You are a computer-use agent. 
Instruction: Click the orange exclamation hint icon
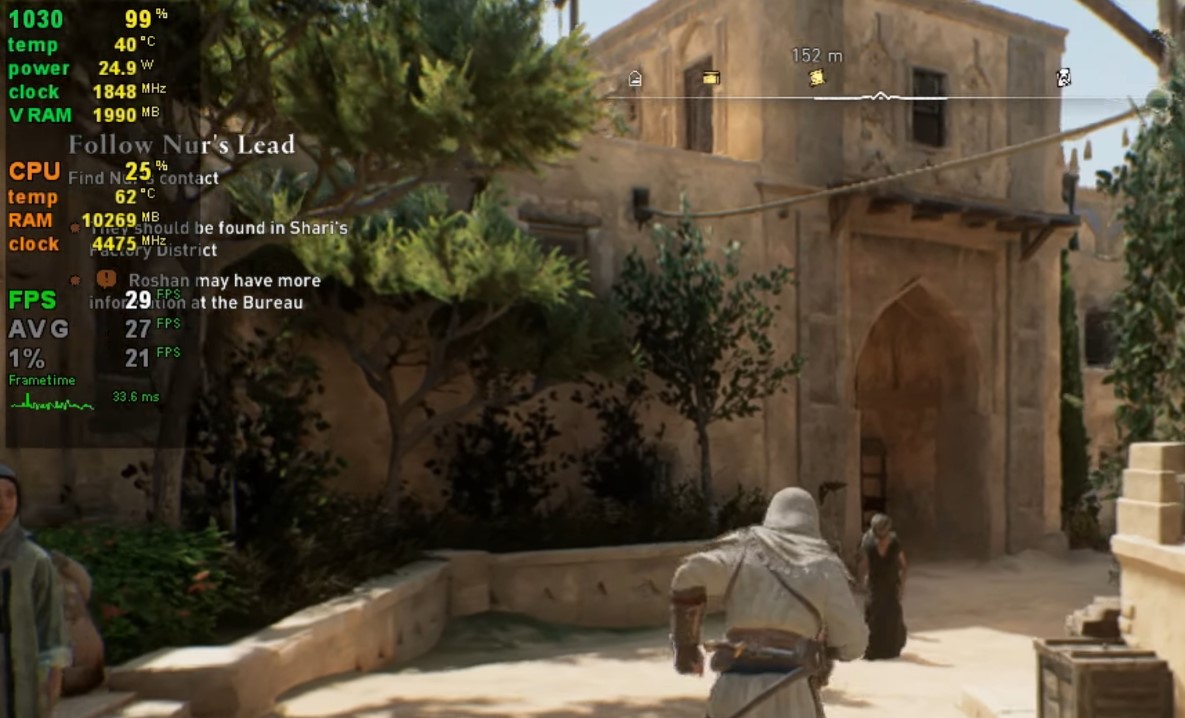pyautogui.click(x=106, y=280)
